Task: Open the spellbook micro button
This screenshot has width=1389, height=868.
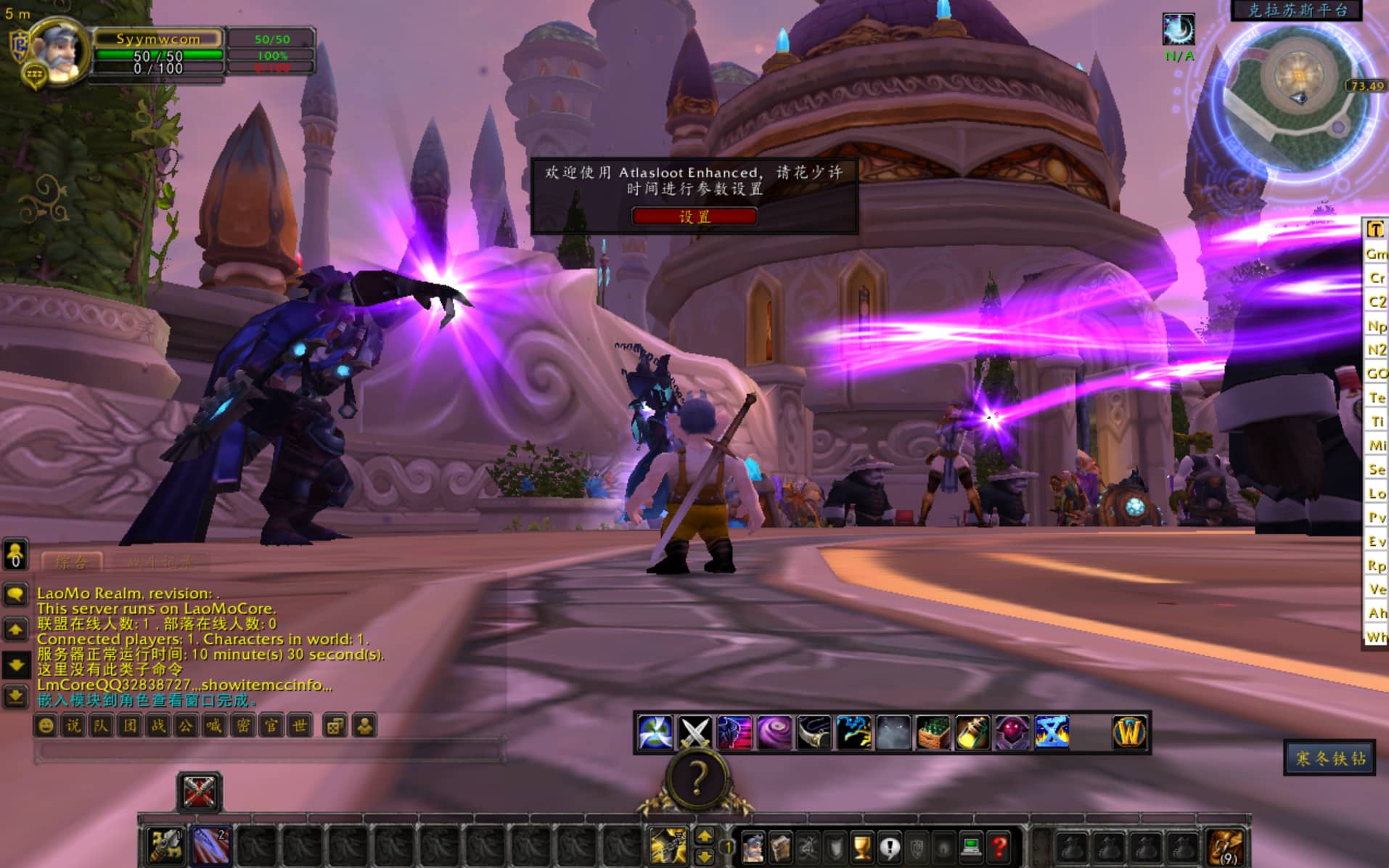Action: (780, 847)
